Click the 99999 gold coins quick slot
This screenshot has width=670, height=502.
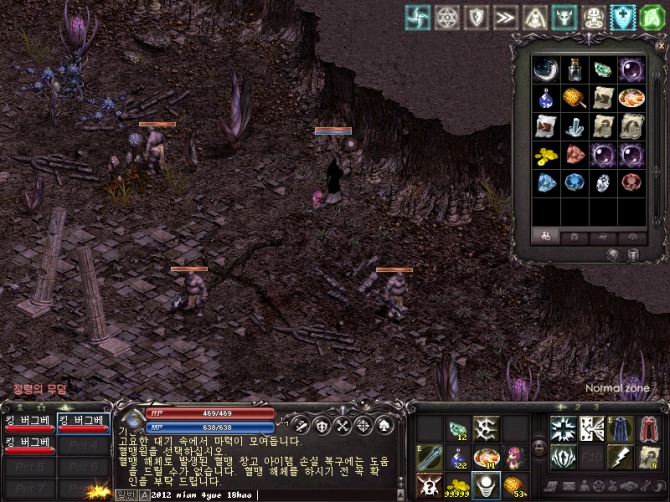457,485
